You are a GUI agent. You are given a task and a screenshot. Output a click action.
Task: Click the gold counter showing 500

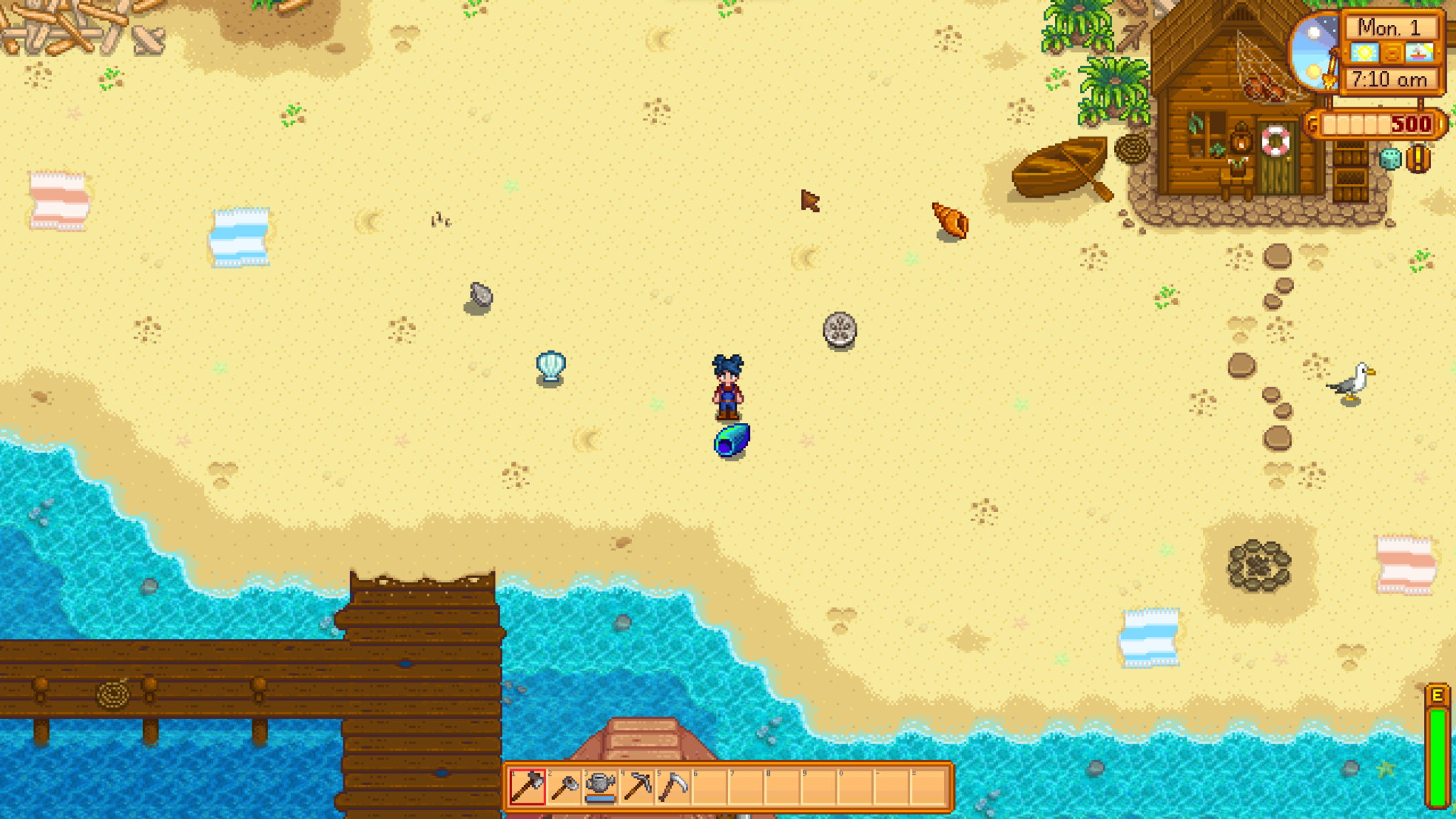coord(1411,125)
